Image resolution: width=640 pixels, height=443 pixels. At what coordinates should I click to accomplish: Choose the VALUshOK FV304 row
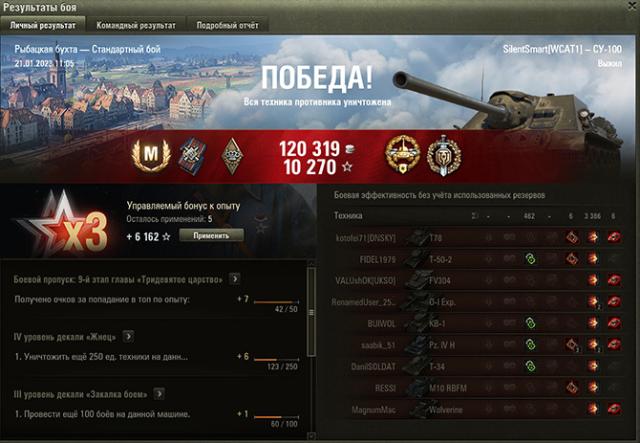(x=480, y=280)
